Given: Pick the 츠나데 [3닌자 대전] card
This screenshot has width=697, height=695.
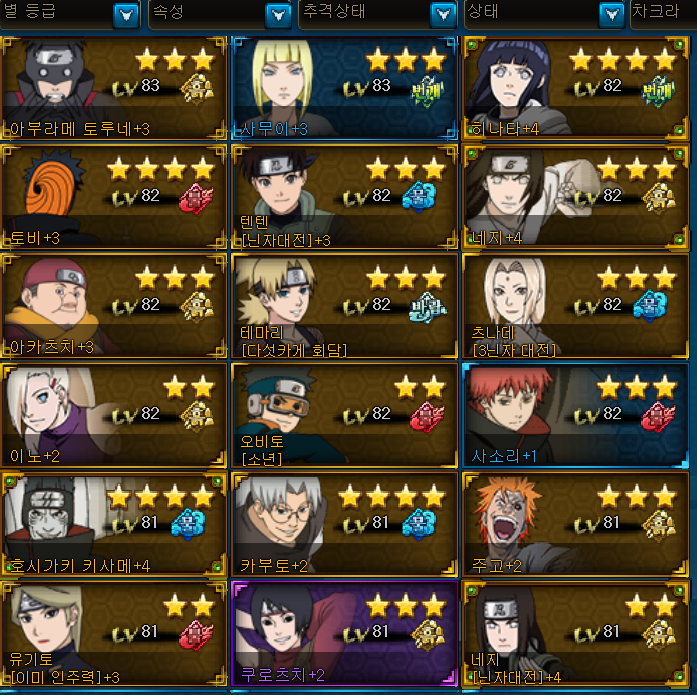Looking at the screenshot, I should tap(576, 306).
